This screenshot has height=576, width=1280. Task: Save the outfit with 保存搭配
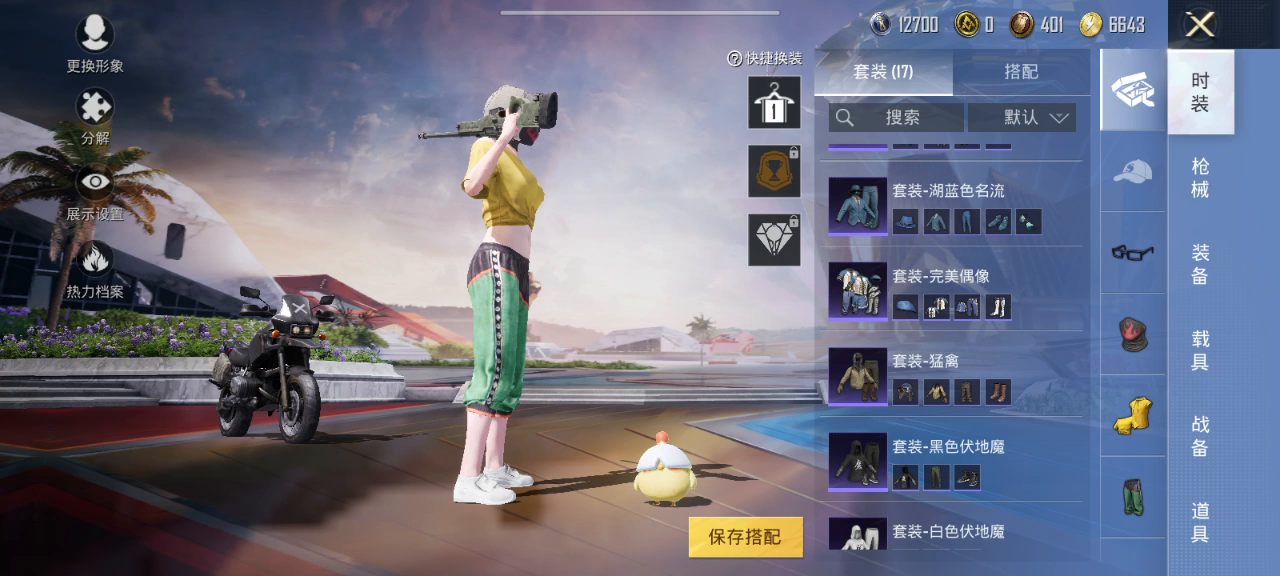[x=745, y=537]
